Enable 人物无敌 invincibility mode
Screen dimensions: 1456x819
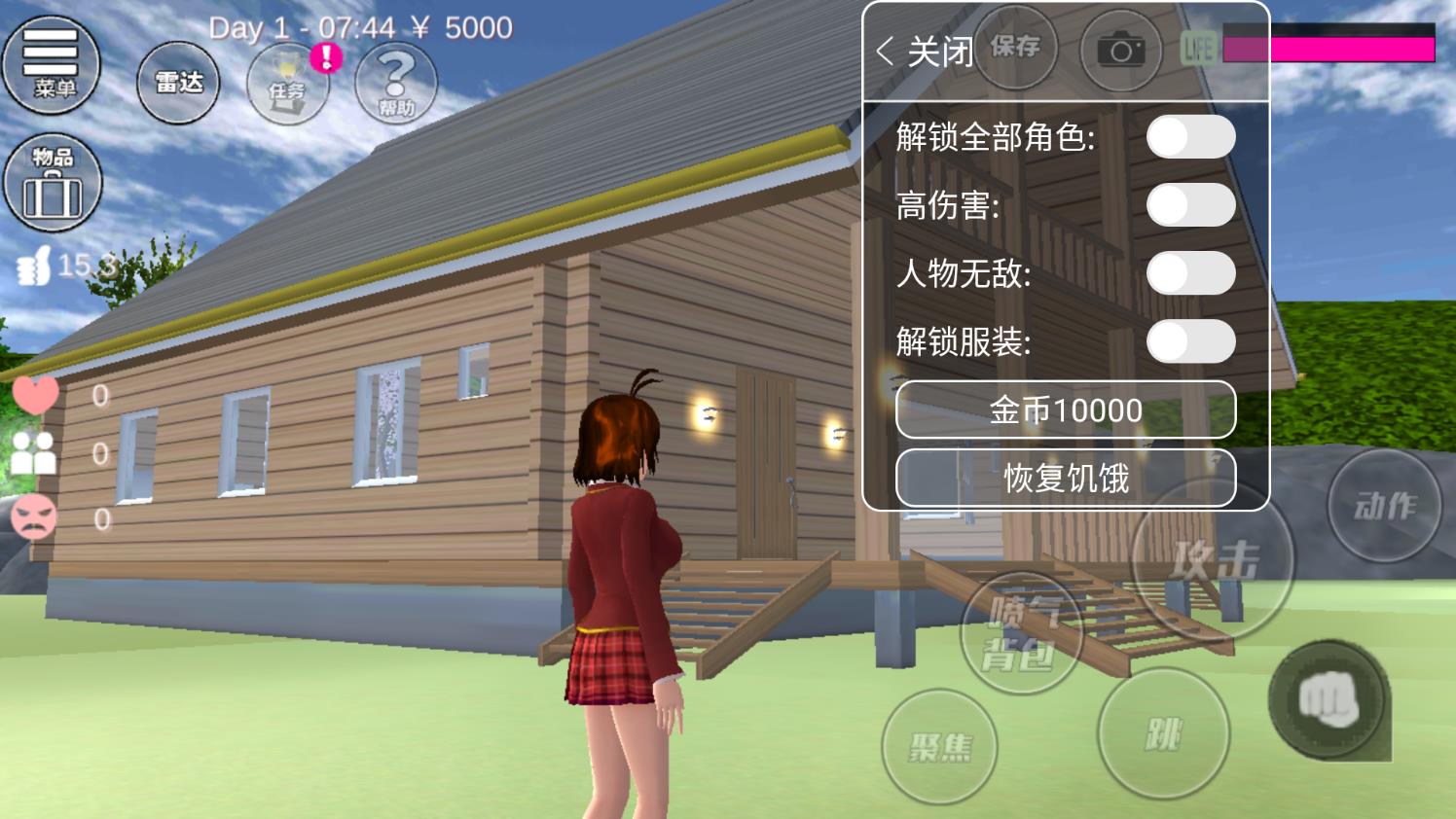(x=1191, y=273)
